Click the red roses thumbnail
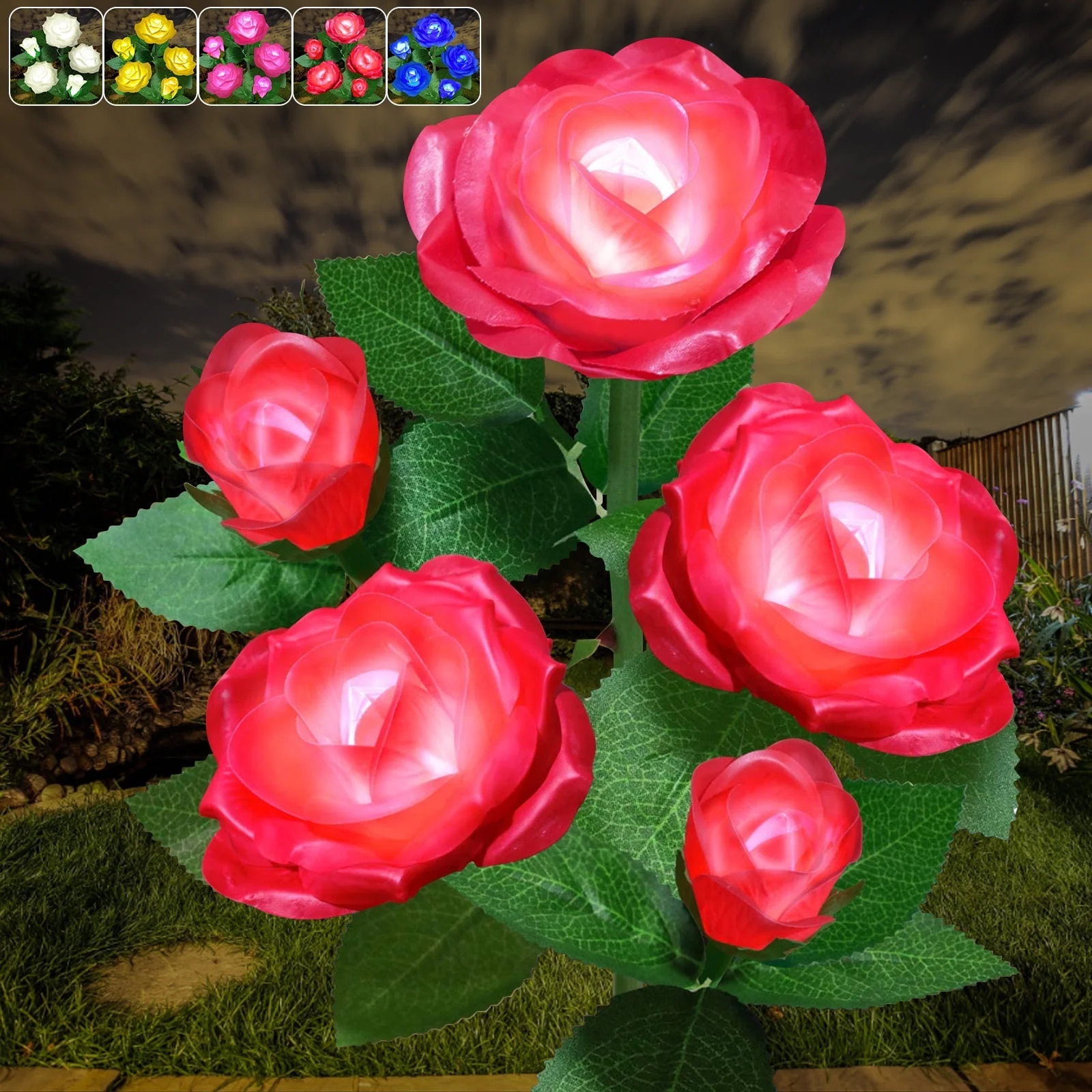 pos(339,56)
